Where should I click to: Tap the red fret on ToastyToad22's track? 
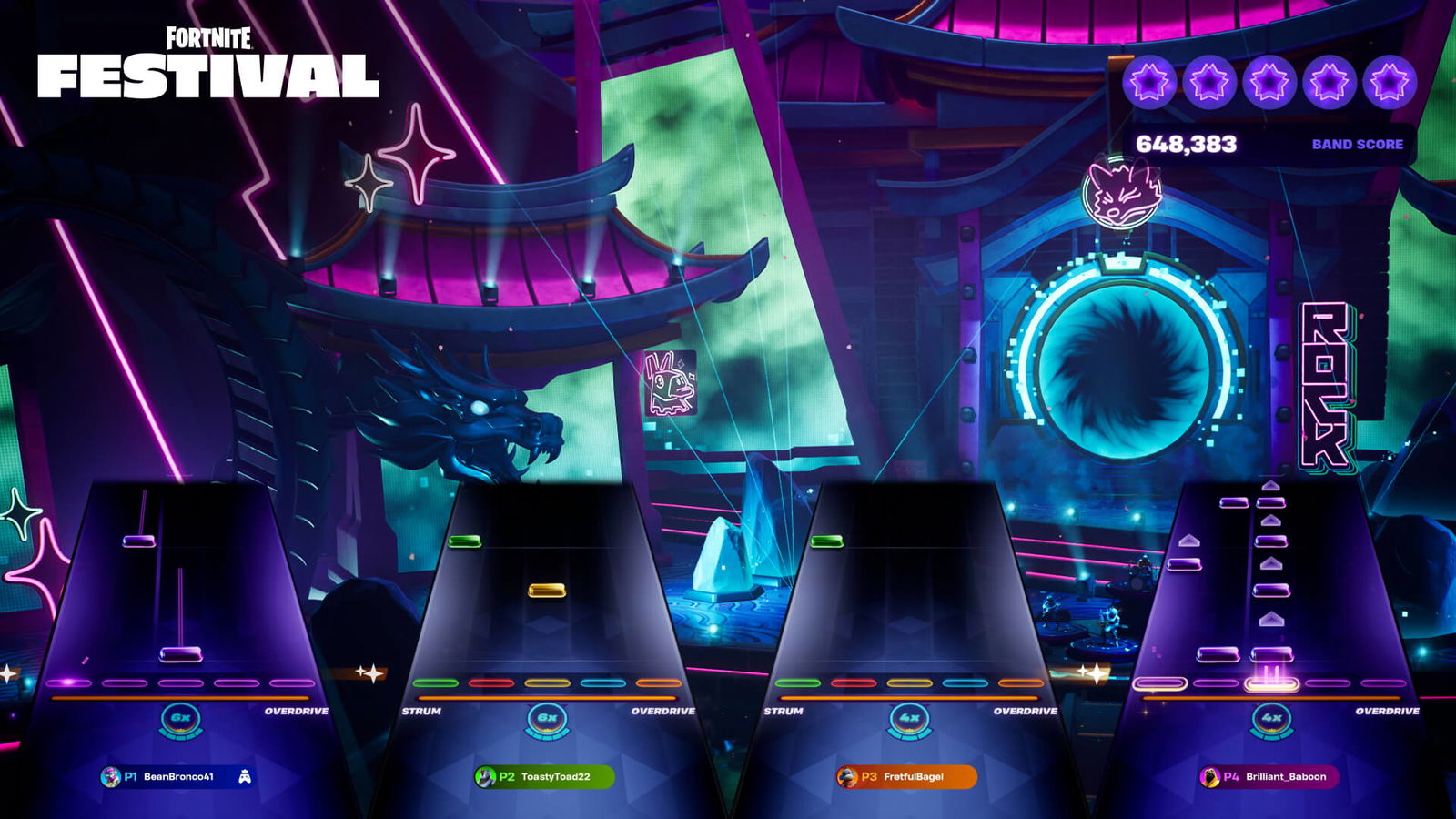[x=491, y=682]
